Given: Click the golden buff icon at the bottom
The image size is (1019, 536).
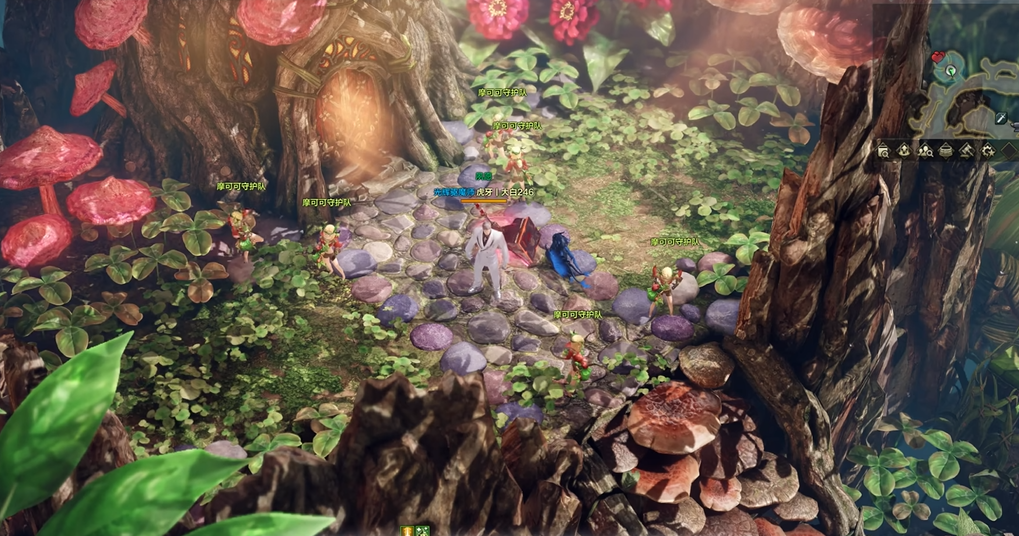Looking at the screenshot, I should [408, 530].
